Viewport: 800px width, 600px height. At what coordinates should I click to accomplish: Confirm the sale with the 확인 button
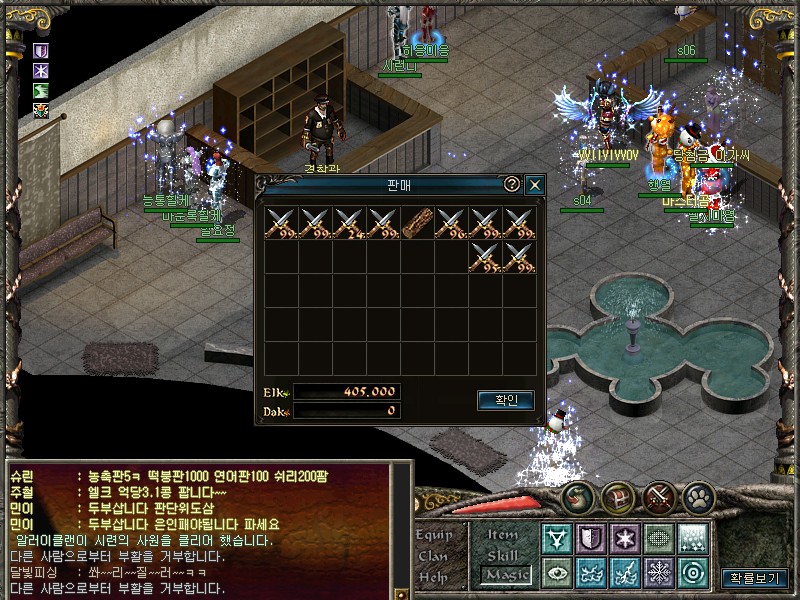[506, 400]
